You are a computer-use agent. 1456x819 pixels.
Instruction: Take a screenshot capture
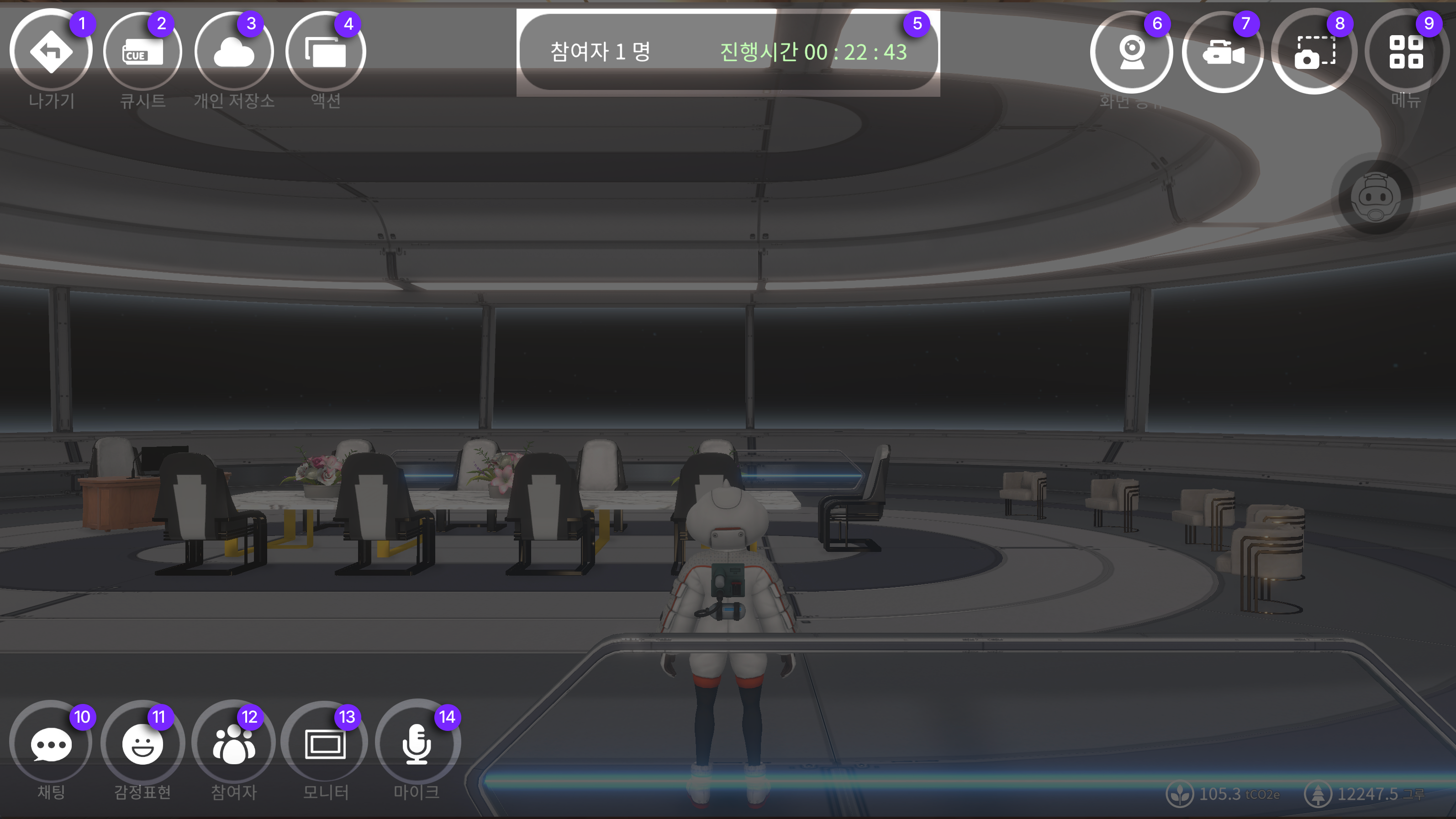click(x=1314, y=52)
